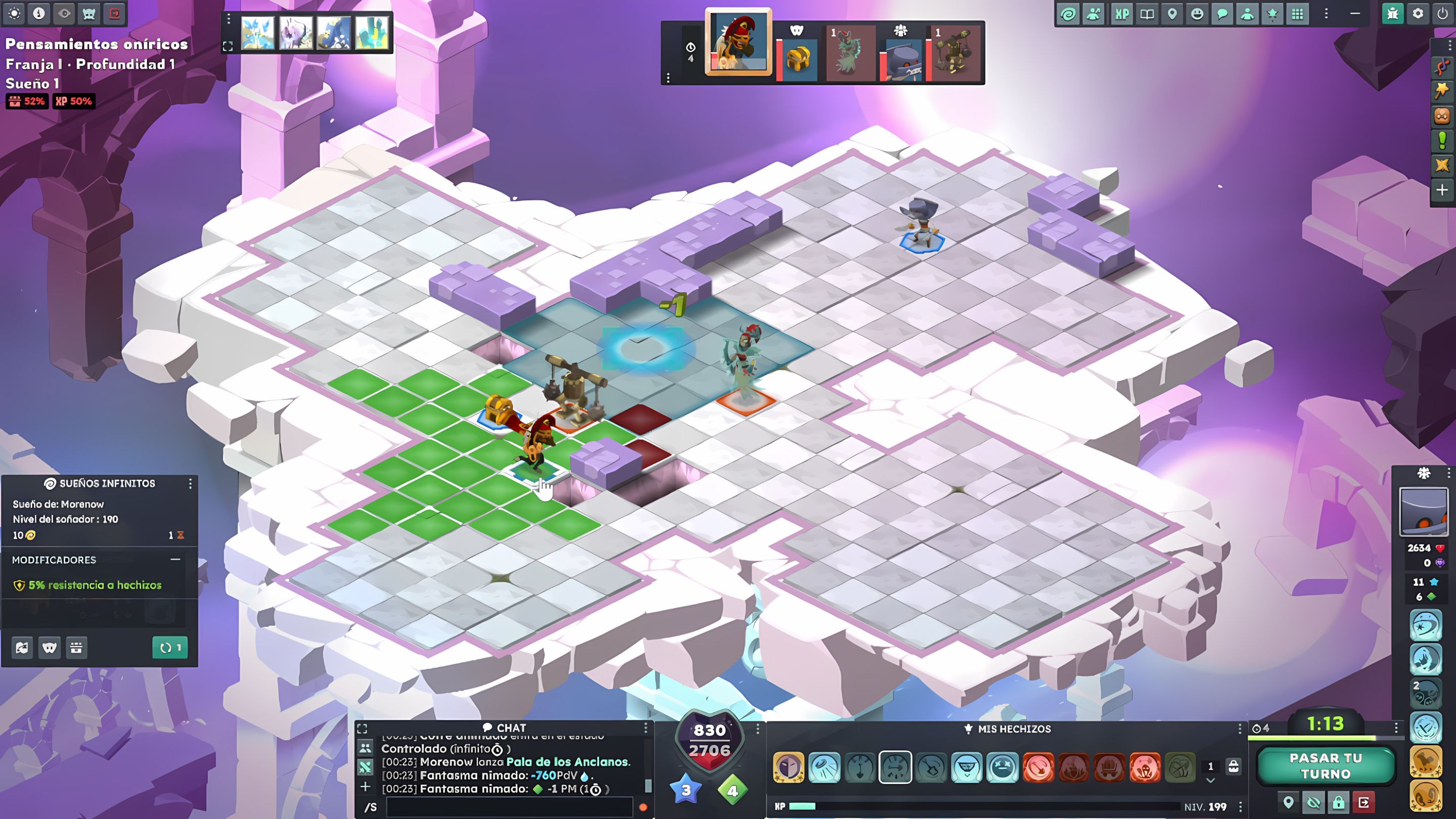Open the three-dot menu beside the enemy portraits
The image size is (1456, 819).
click(669, 77)
